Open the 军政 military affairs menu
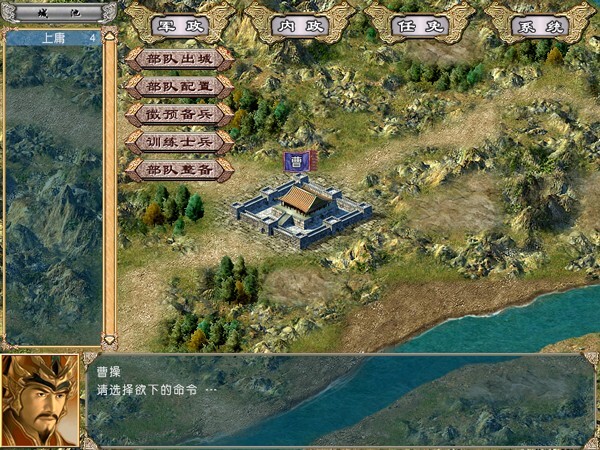This screenshot has height=450, width=600. tap(180, 25)
